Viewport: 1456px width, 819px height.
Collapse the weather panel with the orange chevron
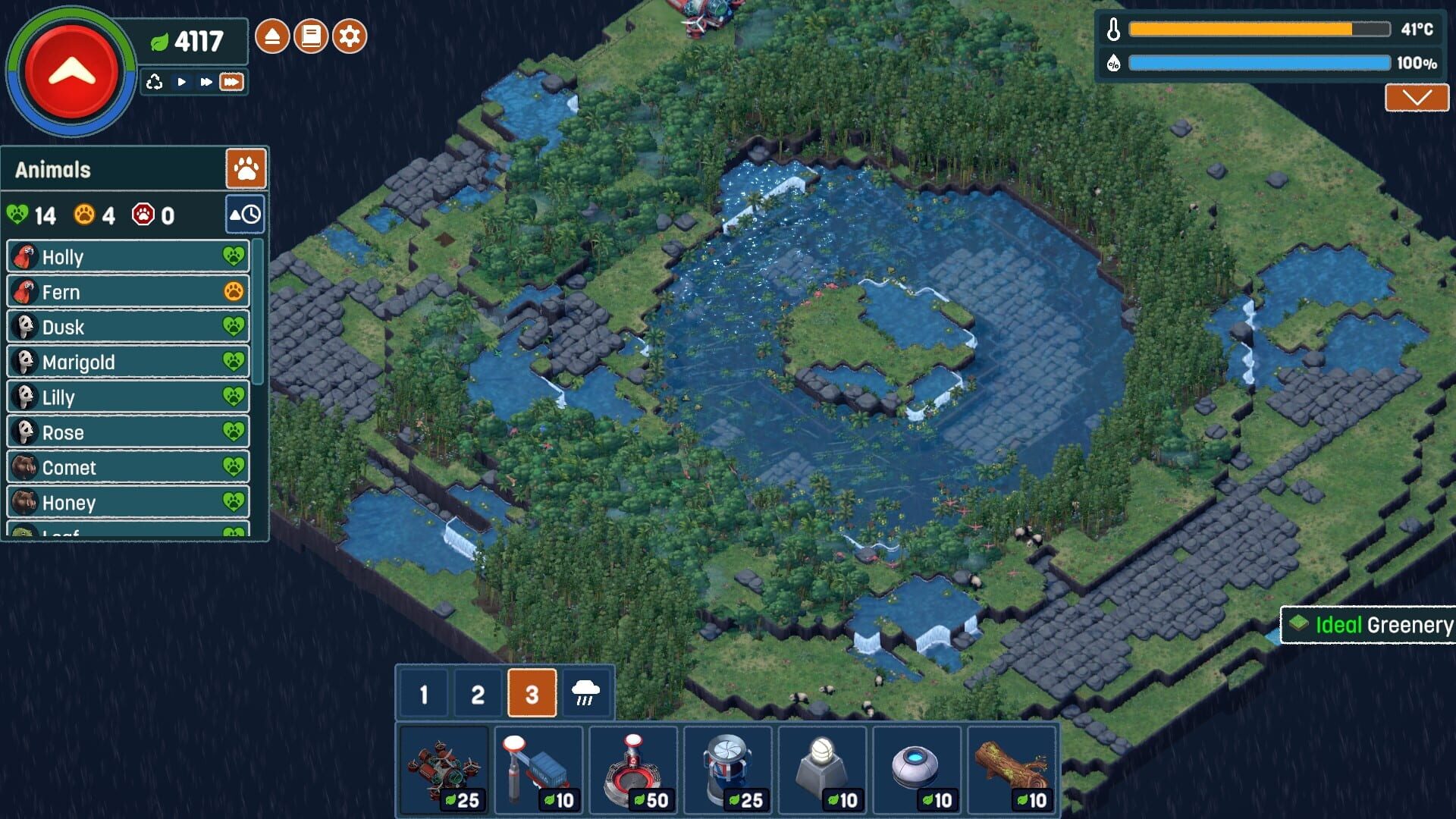click(1417, 97)
